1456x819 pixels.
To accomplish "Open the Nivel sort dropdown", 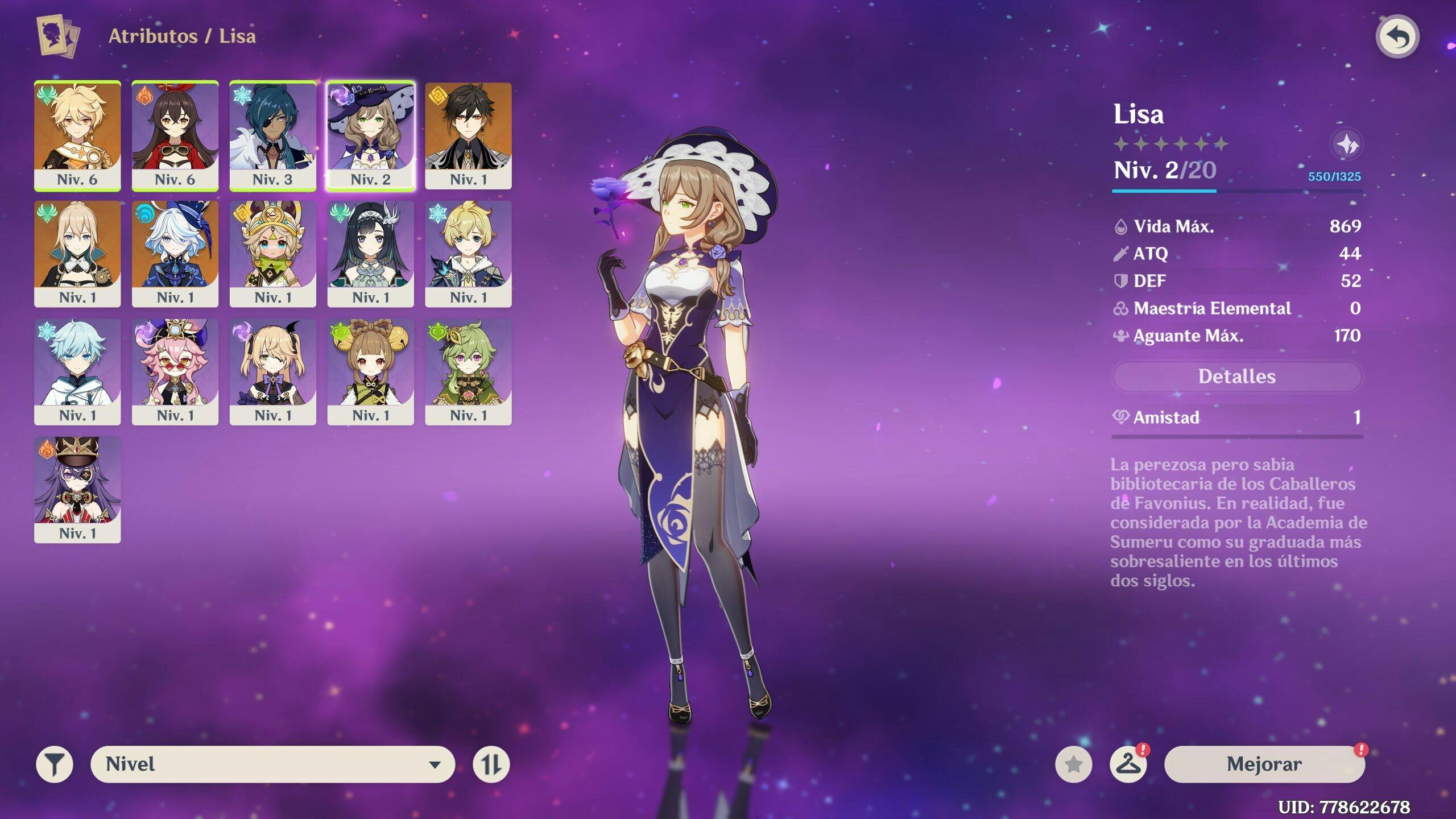I will (x=272, y=764).
